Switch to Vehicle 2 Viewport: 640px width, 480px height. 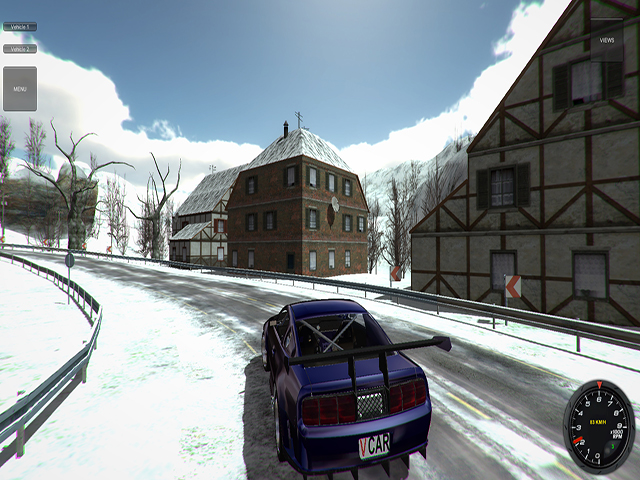20,48
